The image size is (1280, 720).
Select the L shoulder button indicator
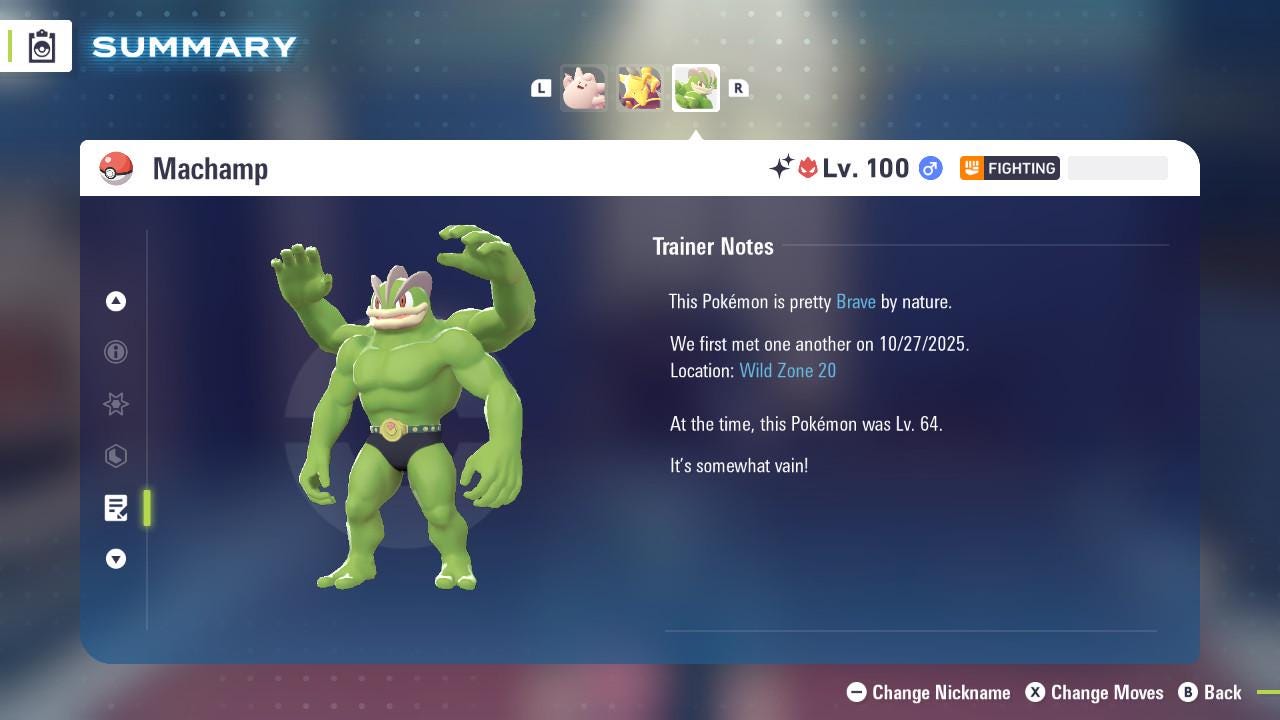(x=541, y=88)
